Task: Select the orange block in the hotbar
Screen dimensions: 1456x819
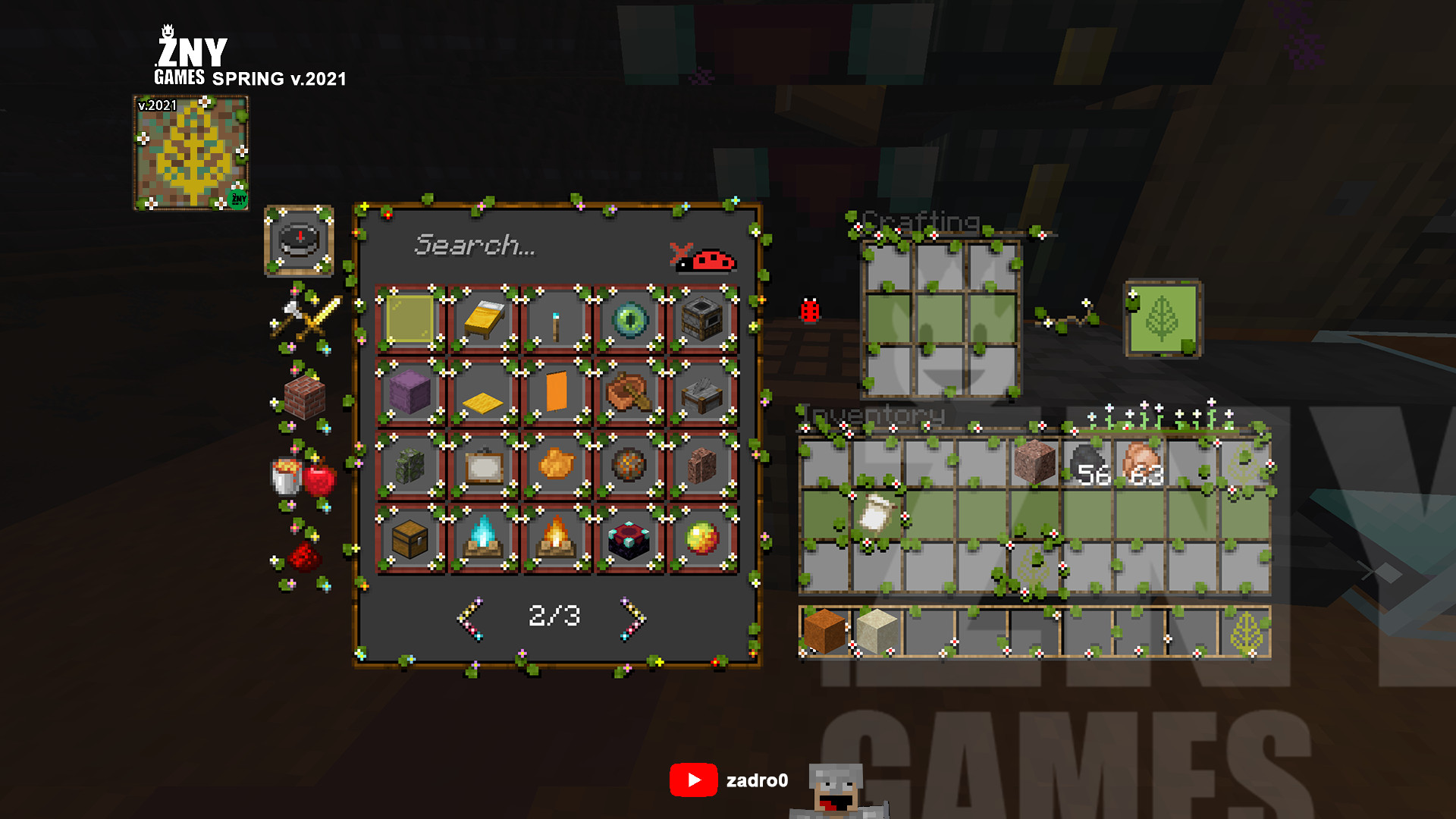Action: point(824,631)
